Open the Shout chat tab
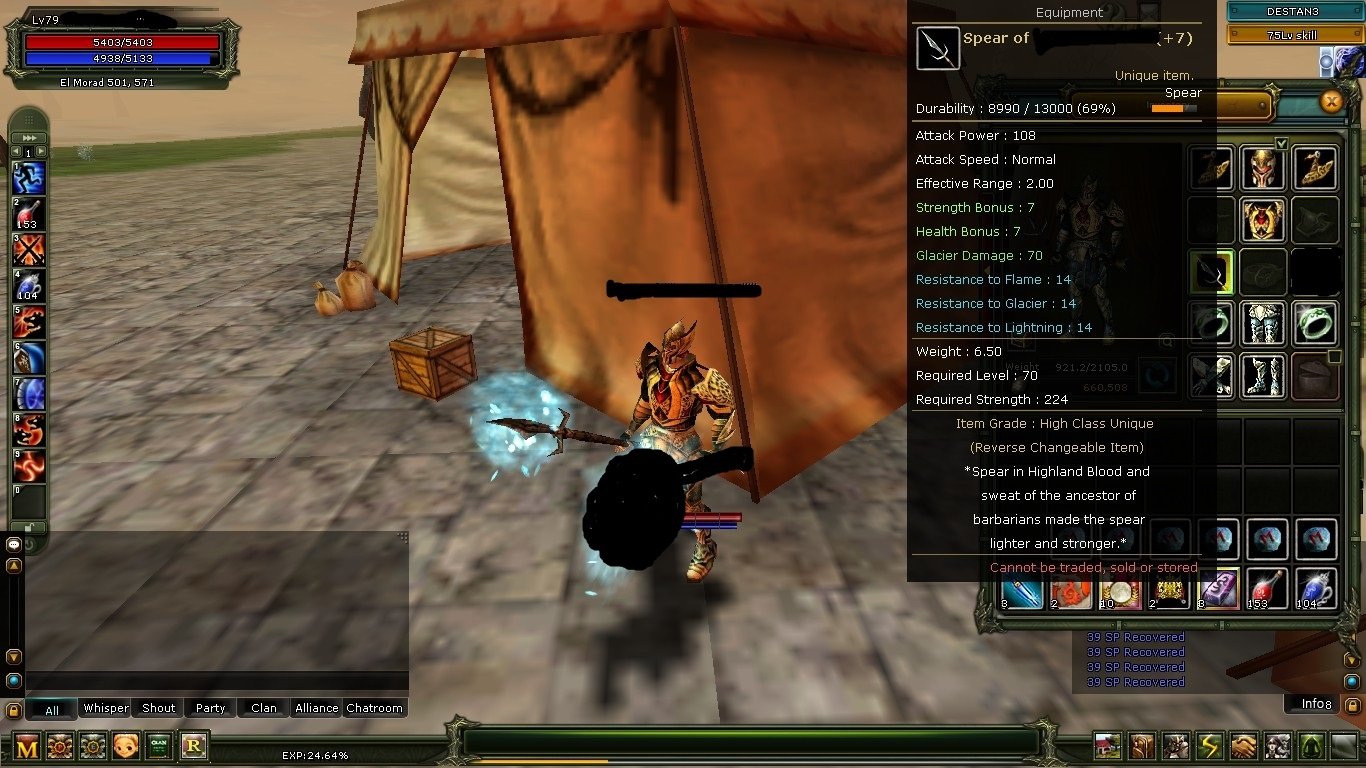The height and width of the screenshot is (768, 1366). 158,708
